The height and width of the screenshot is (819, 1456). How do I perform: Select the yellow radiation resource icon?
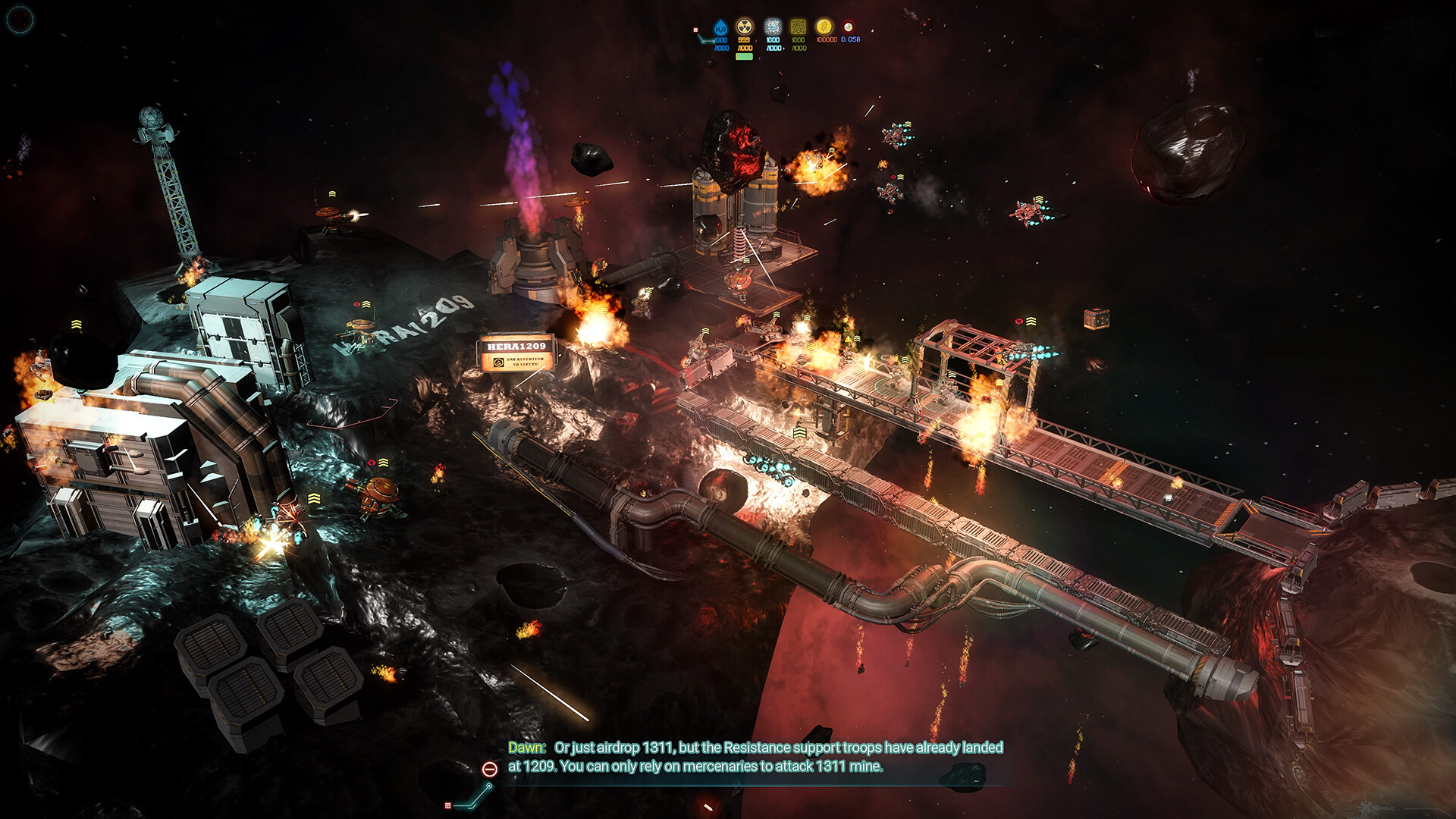tap(745, 27)
